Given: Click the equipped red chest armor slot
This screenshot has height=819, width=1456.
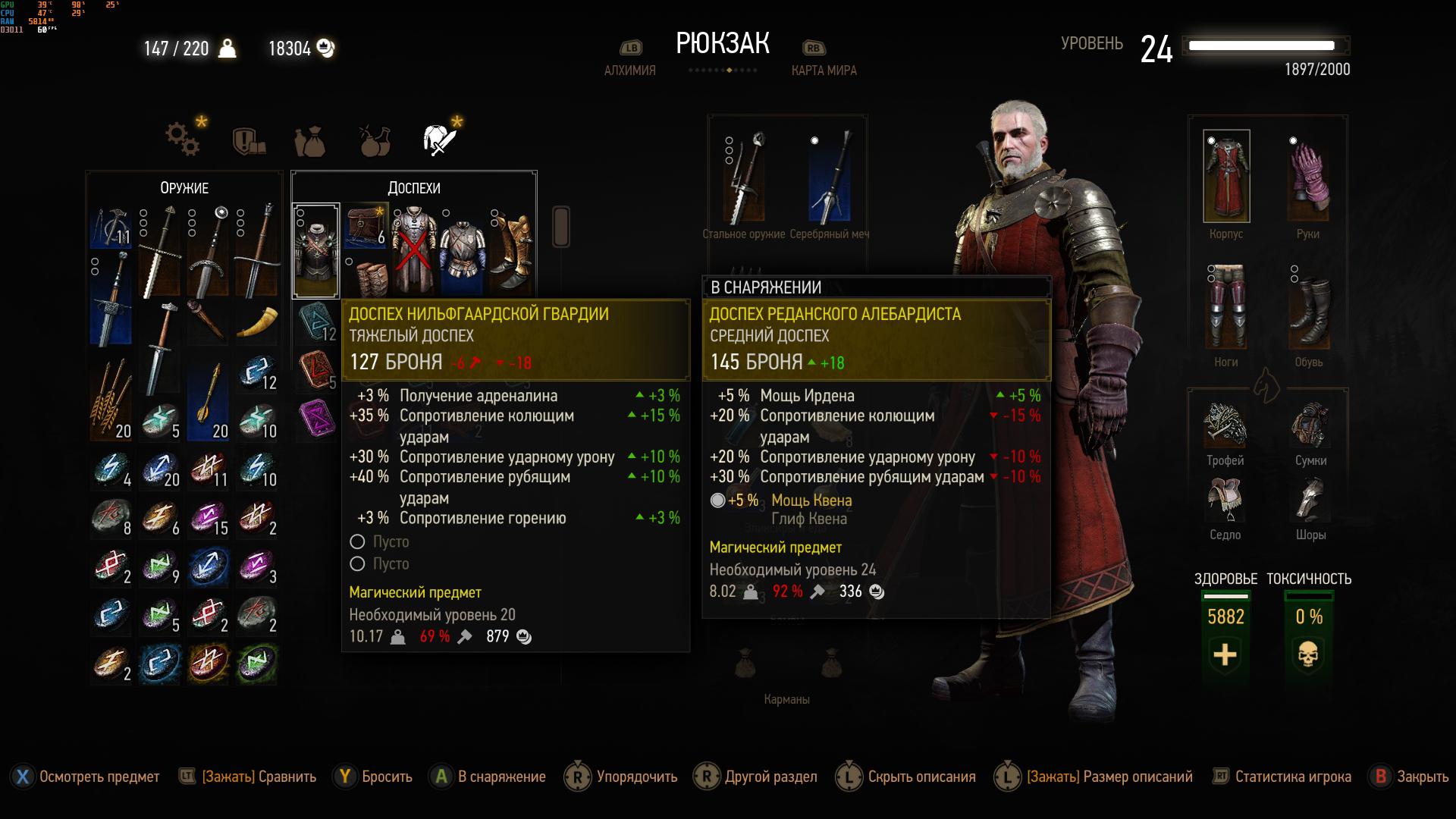Looking at the screenshot, I should coord(1225,177).
